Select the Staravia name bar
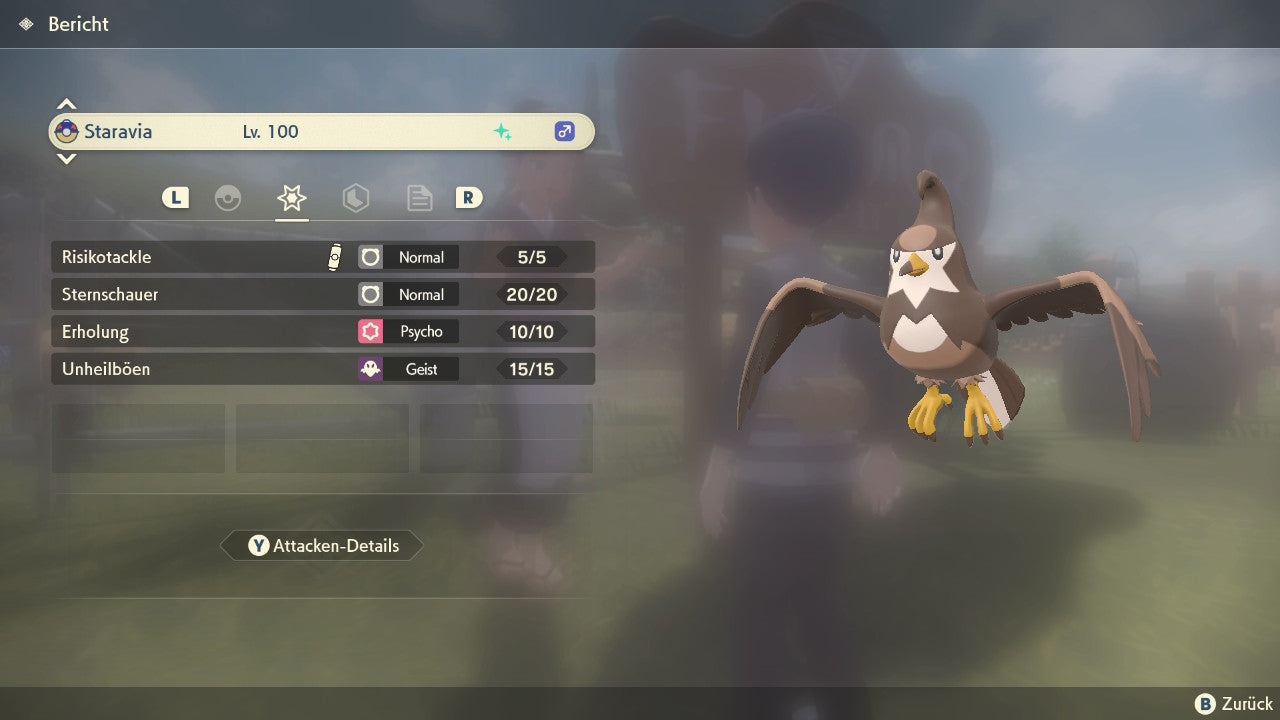The image size is (1280, 720). tap(322, 132)
